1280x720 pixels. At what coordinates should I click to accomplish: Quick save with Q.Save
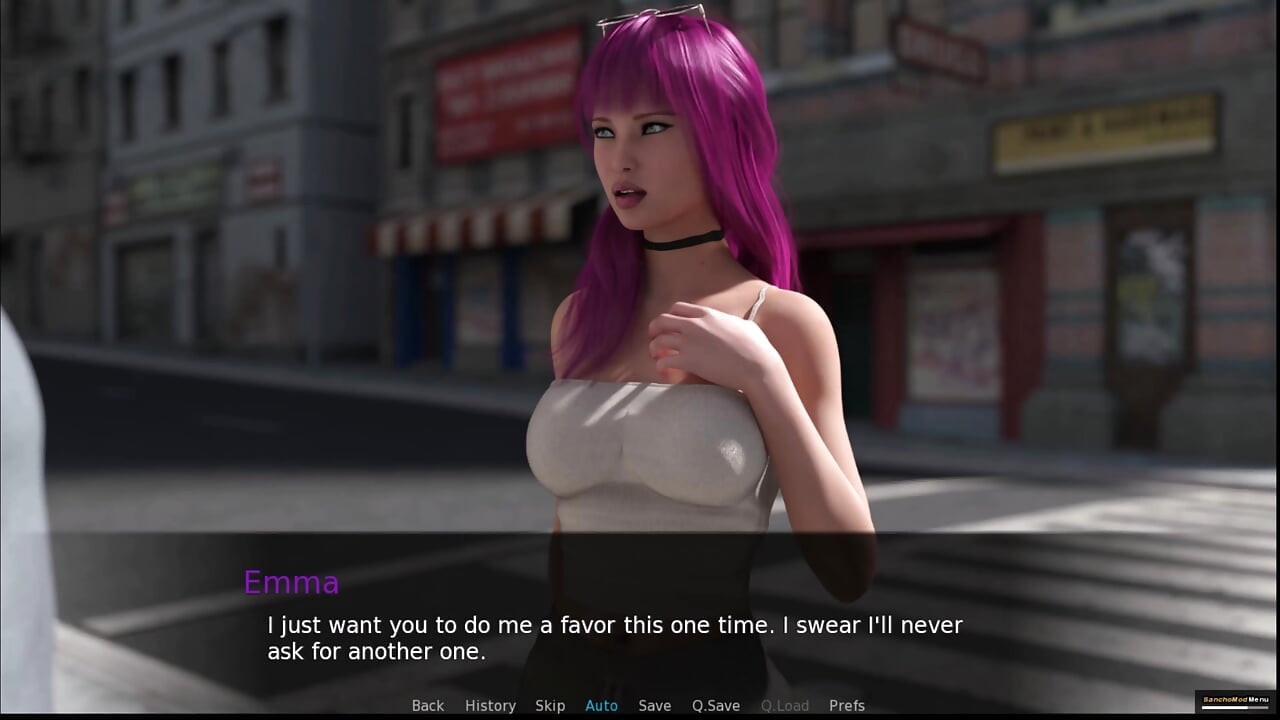(x=716, y=706)
